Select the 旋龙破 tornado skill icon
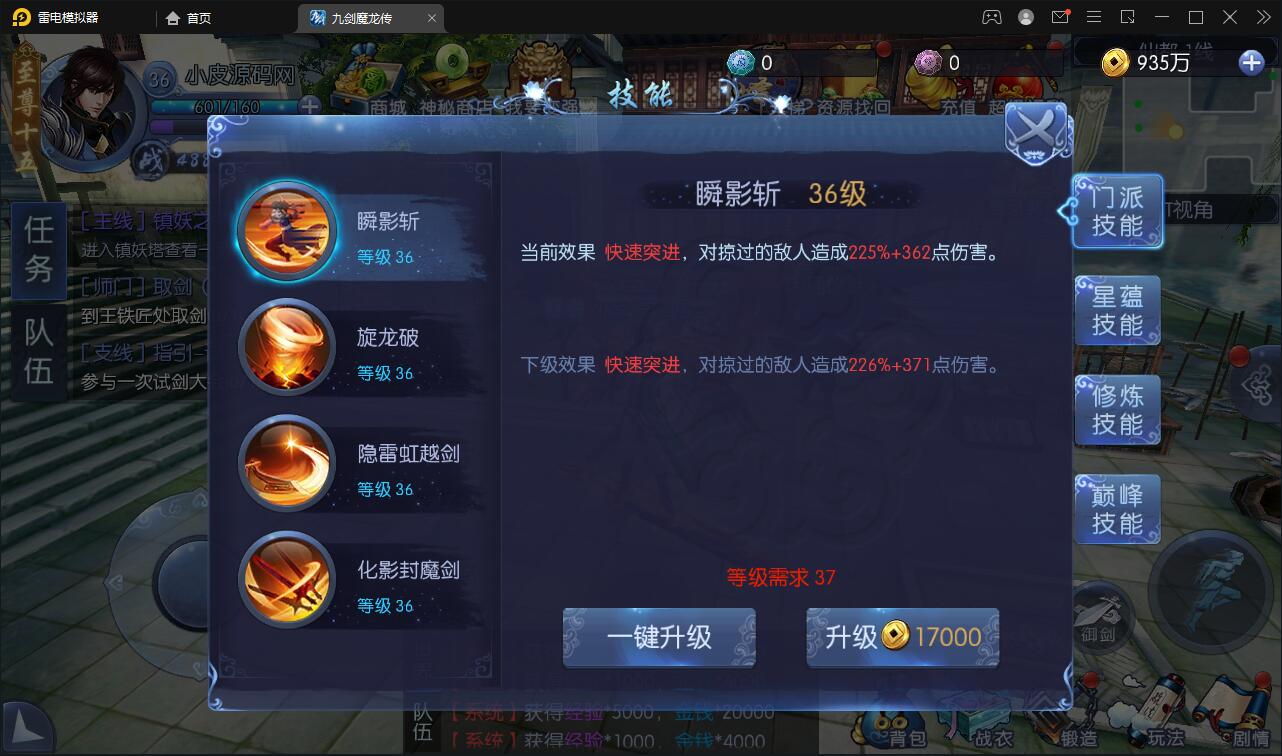Screen dimensions: 1282x756 tap(288, 347)
